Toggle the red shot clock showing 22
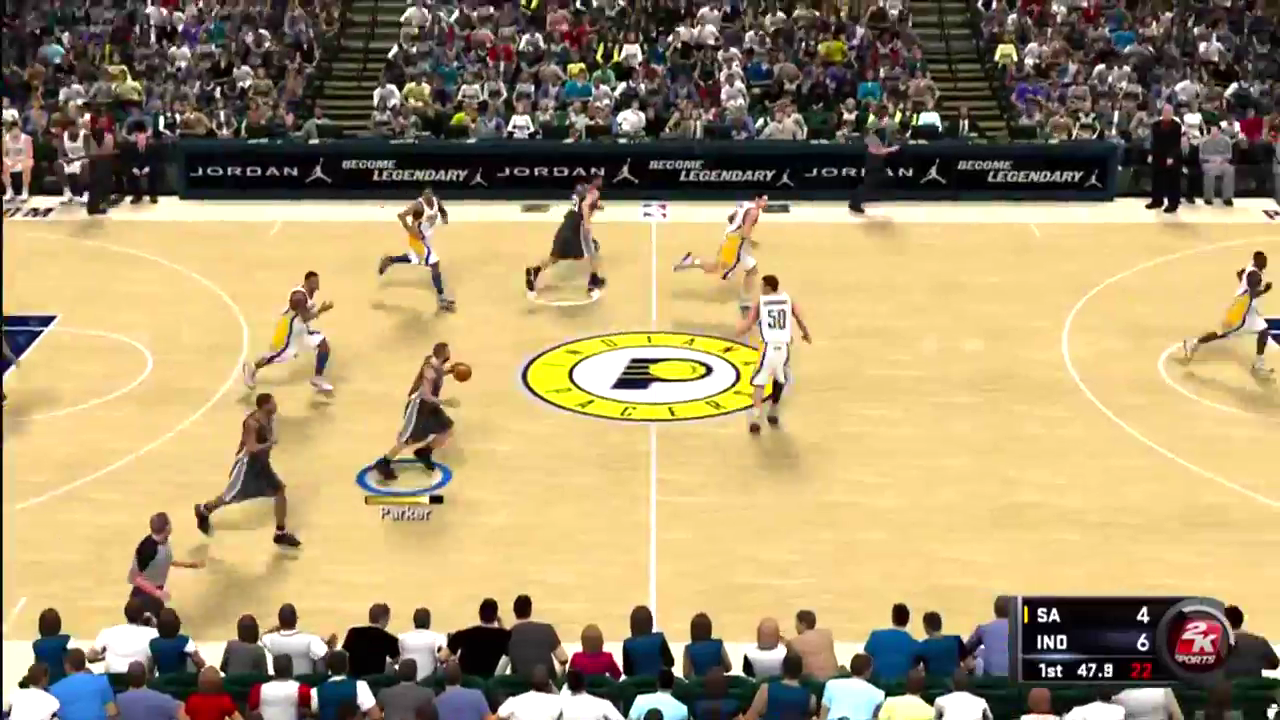 (x=1140, y=671)
